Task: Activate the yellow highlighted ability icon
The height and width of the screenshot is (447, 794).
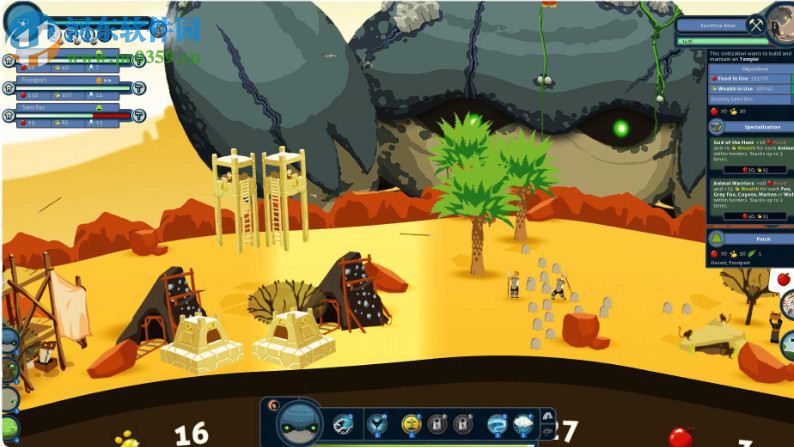Action: point(410,424)
